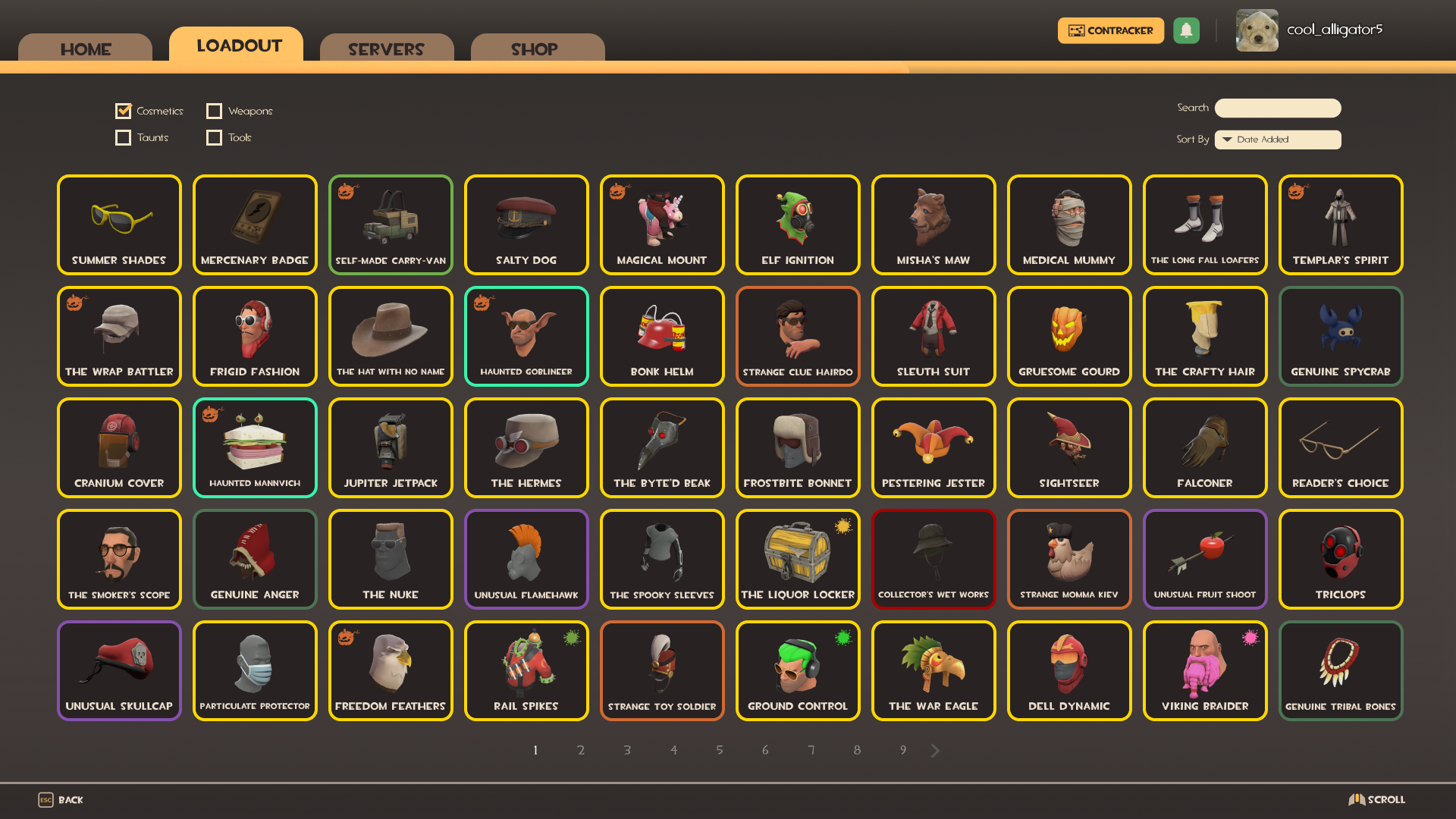Click the Contracker button
The image size is (1456, 819).
(x=1110, y=30)
